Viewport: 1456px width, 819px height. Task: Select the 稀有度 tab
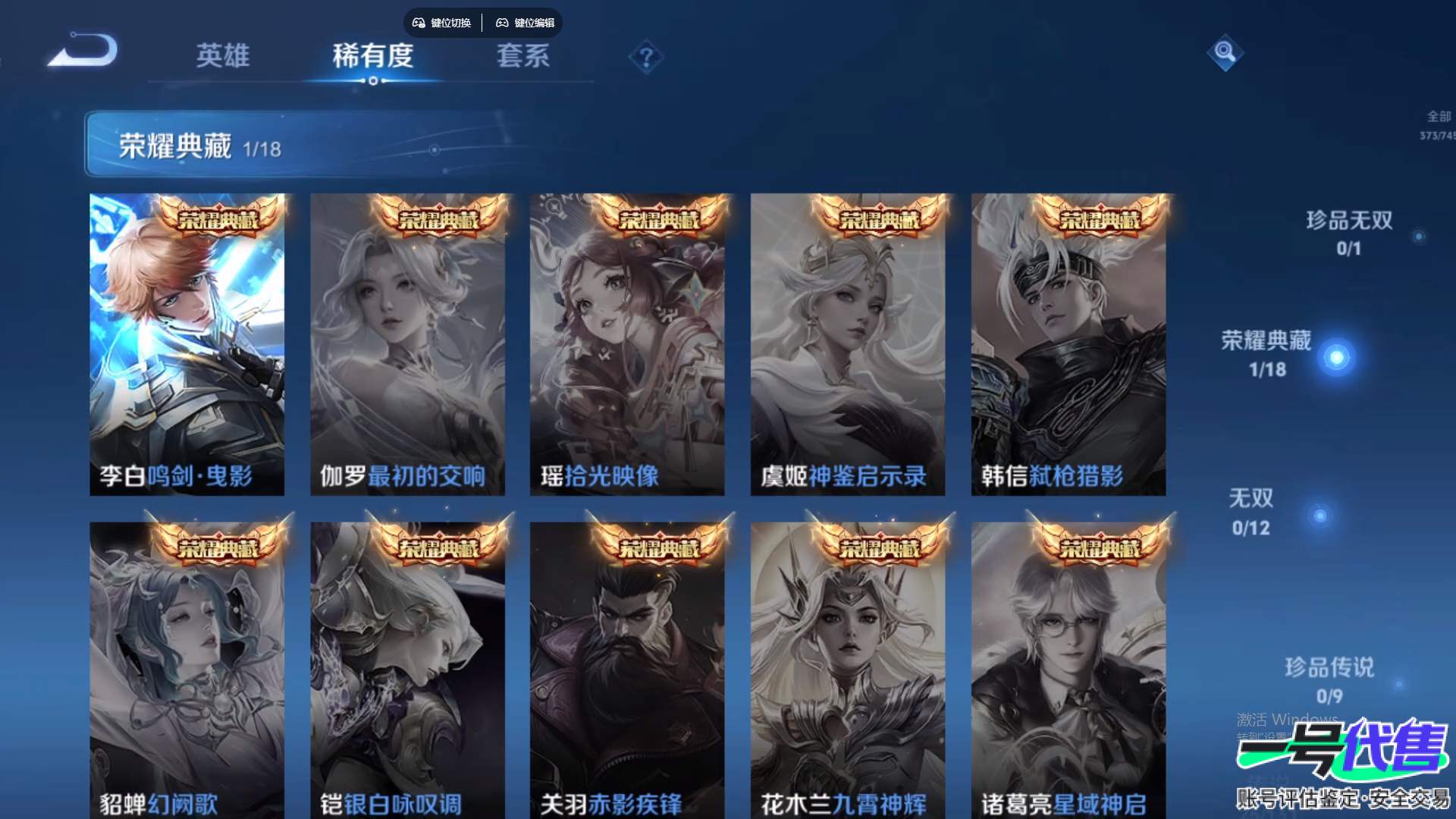click(x=372, y=55)
